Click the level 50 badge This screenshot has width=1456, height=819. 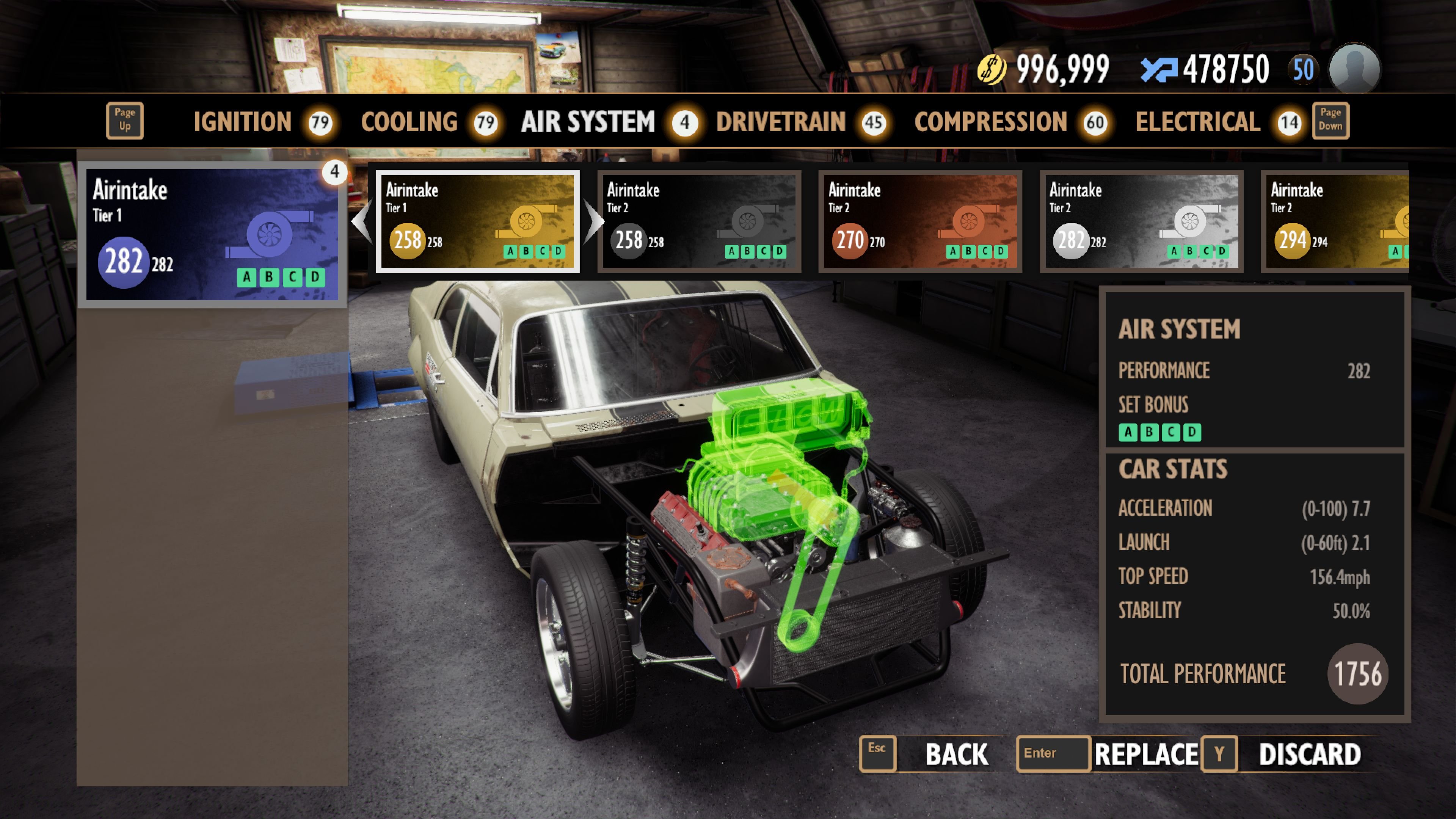click(x=1303, y=68)
